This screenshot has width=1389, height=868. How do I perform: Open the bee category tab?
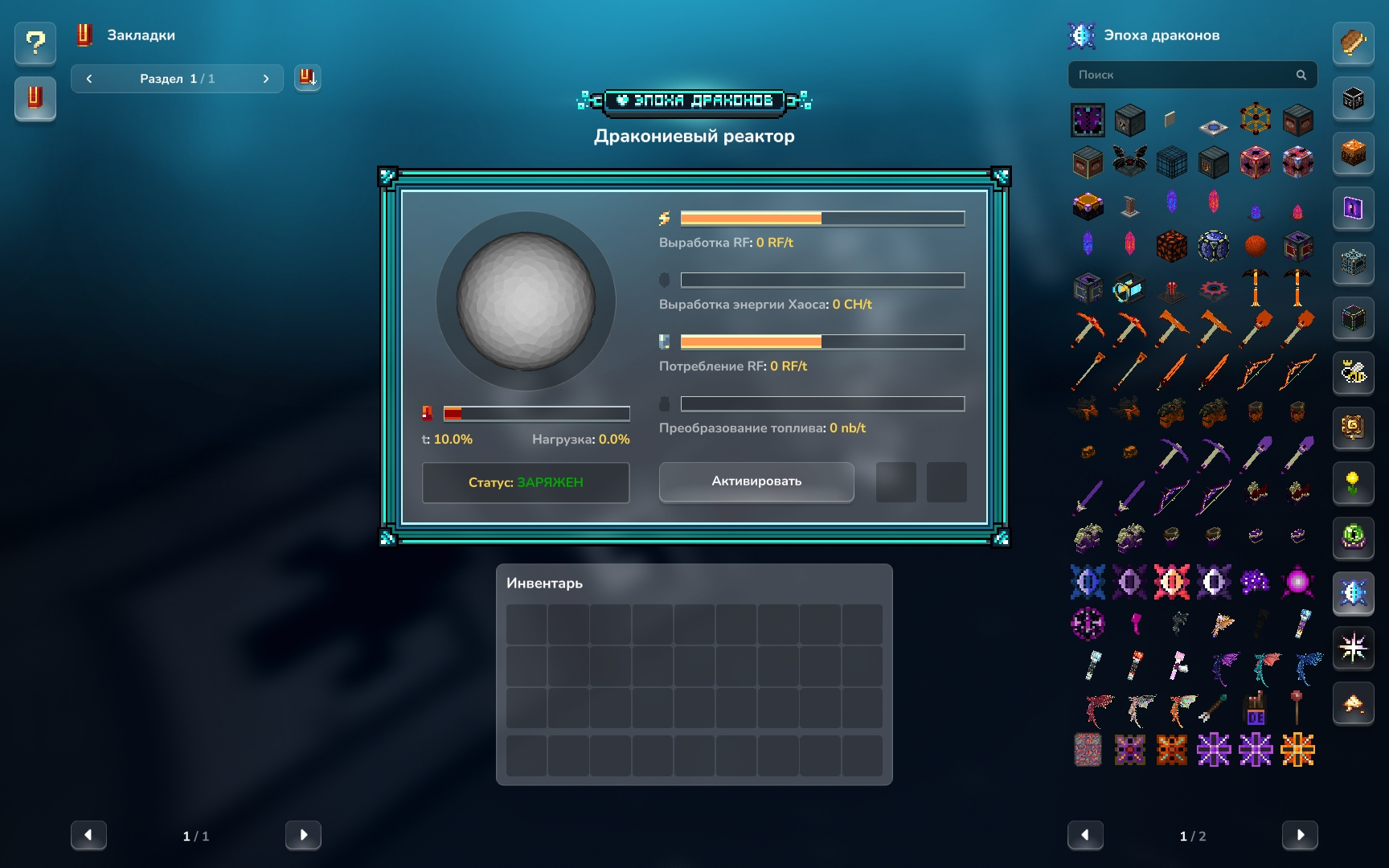pos(1353,372)
